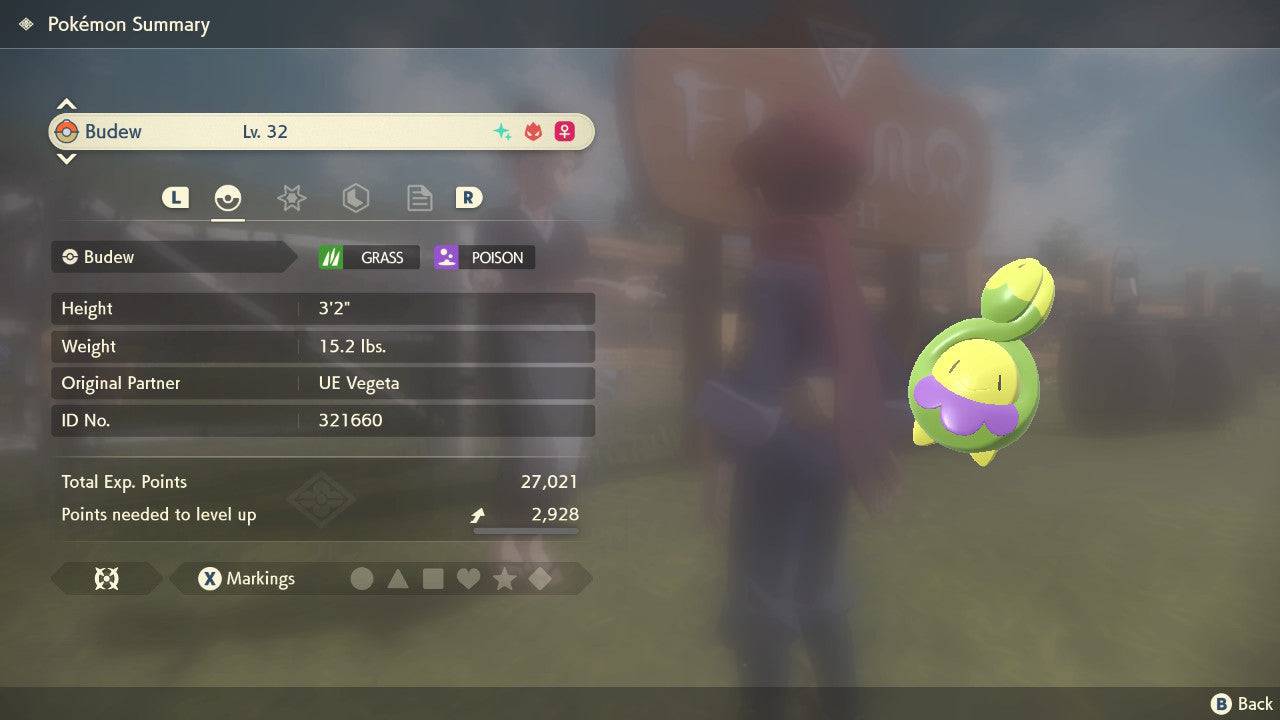Viewport: 1280px width, 720px height.
Task: Open the document notes tab
Action: tap(419, 198)
